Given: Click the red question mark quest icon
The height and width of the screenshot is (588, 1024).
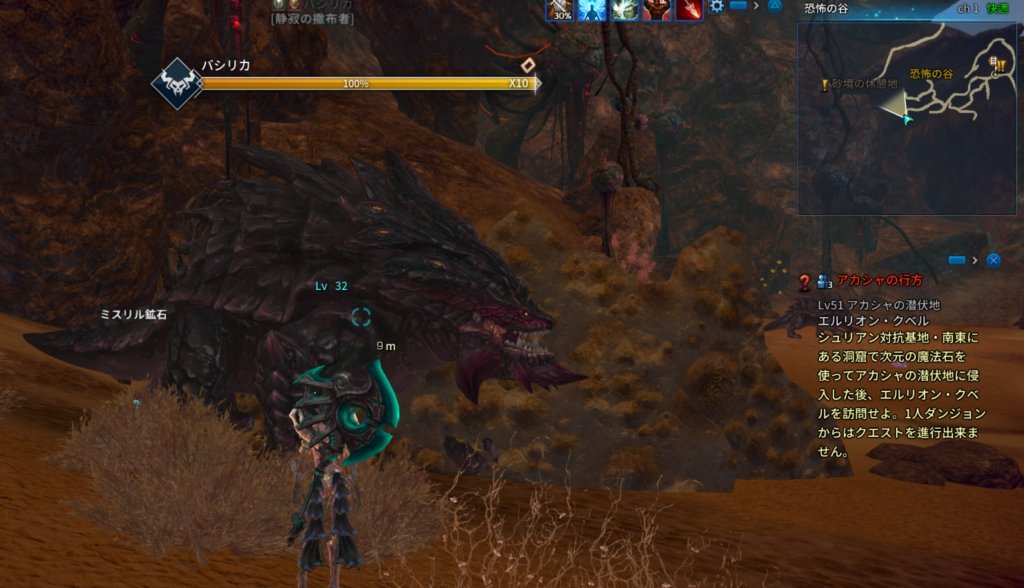Looking at the screenshot, I should [804, 283].
